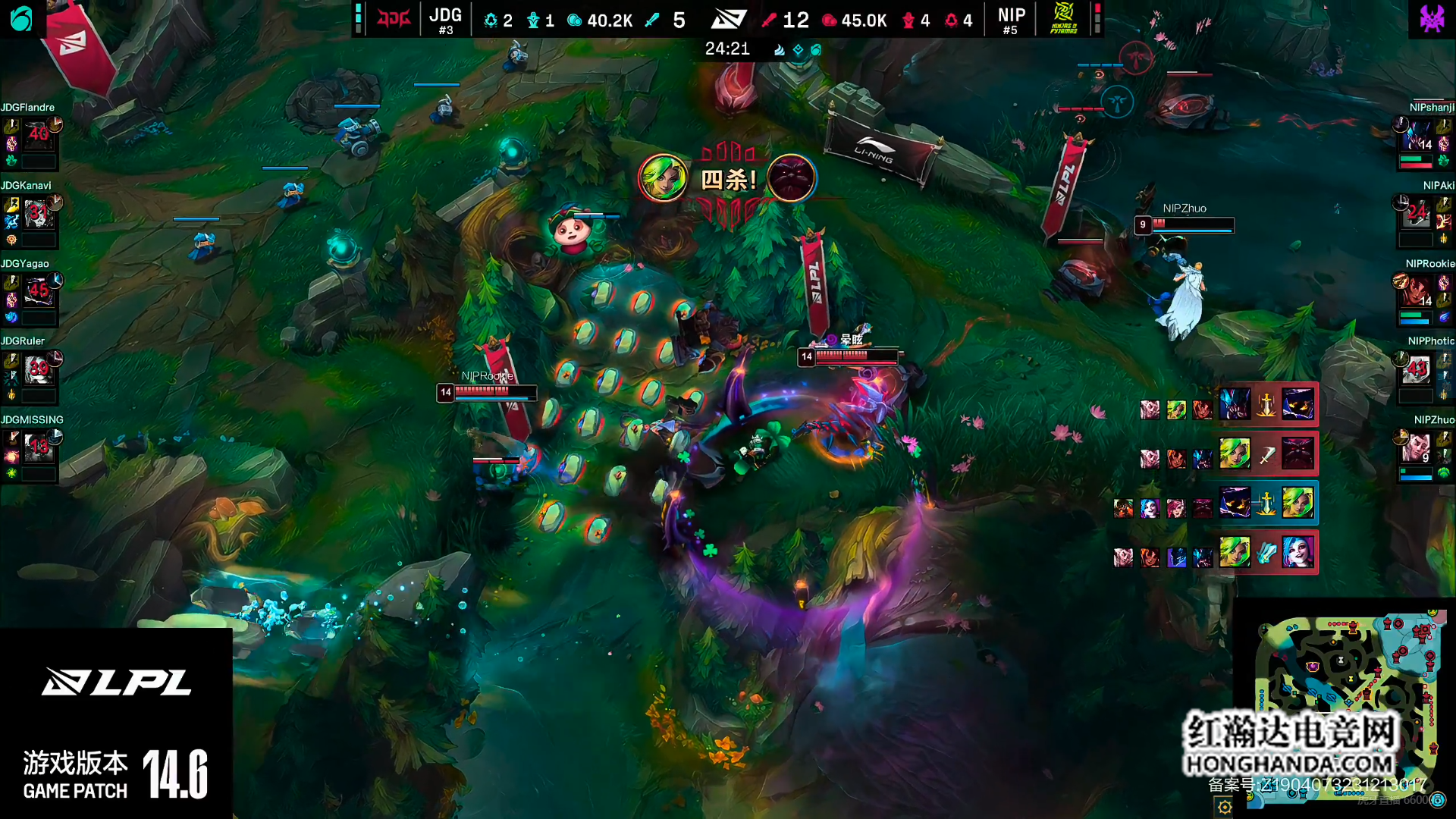
Task: Select JDGYagao's champion portrait
Action: coord(38,291)
